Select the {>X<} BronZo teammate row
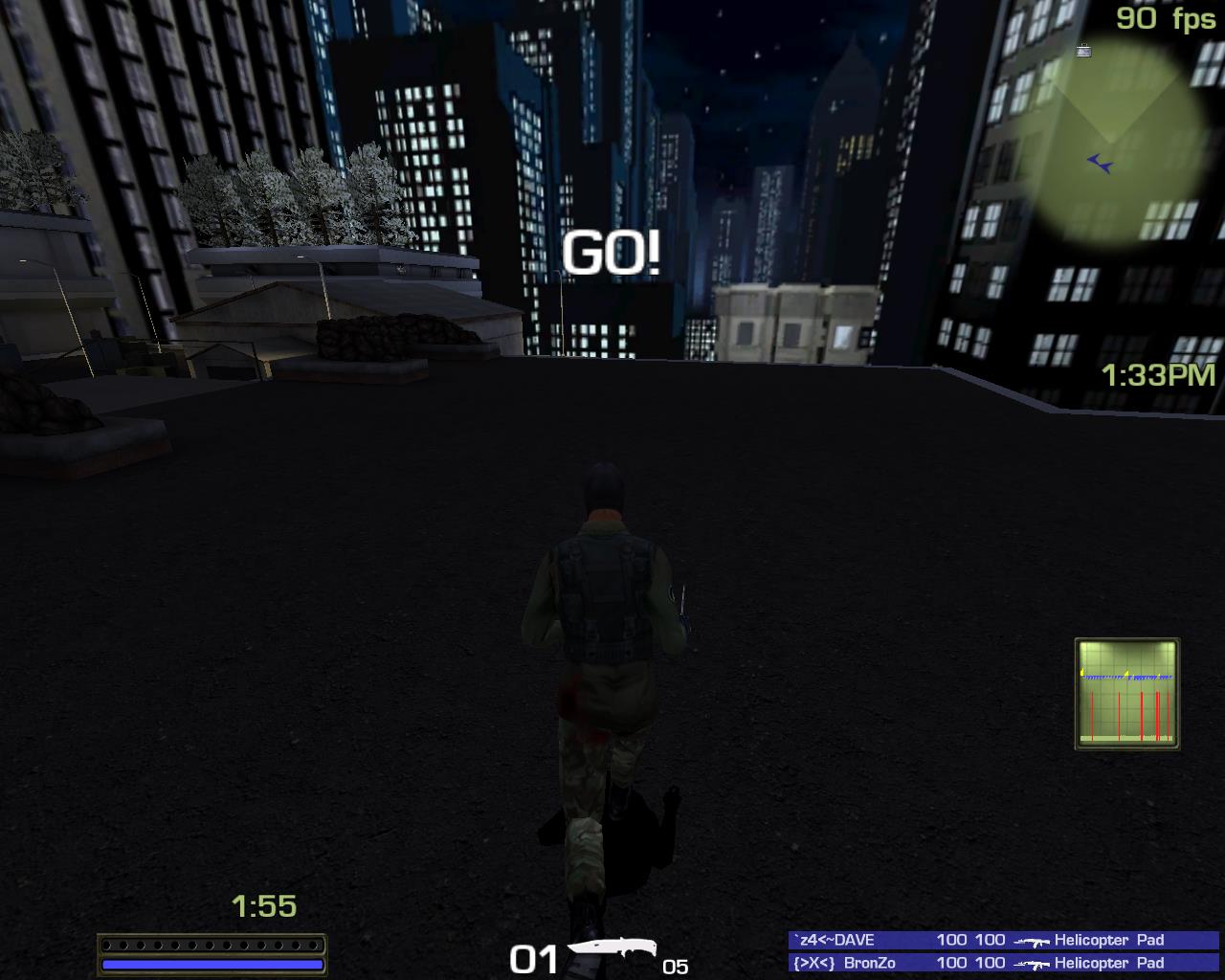Screen dimensions: 1225x980 point(1004,963)
